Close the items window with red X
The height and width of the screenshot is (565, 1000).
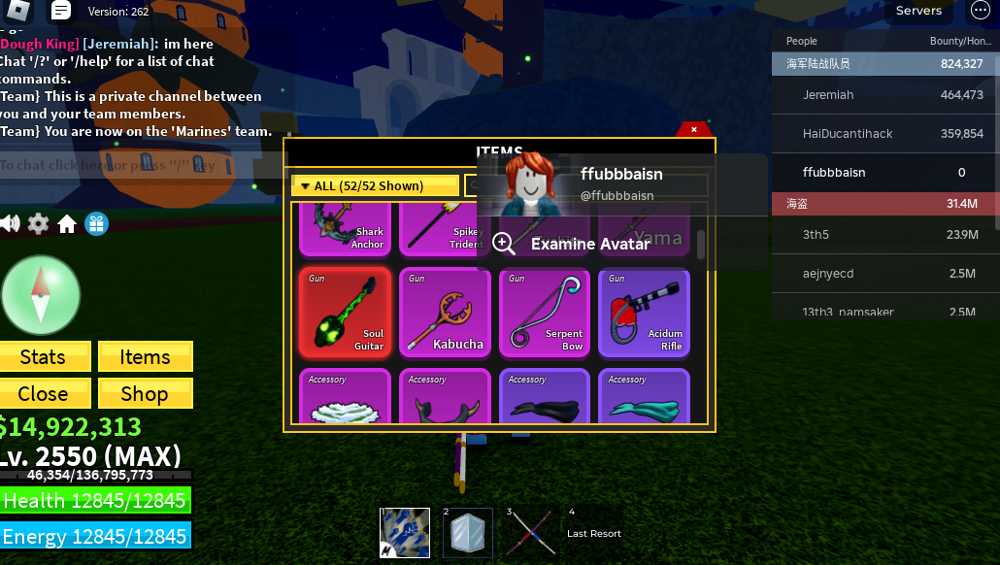click(694, 130)
